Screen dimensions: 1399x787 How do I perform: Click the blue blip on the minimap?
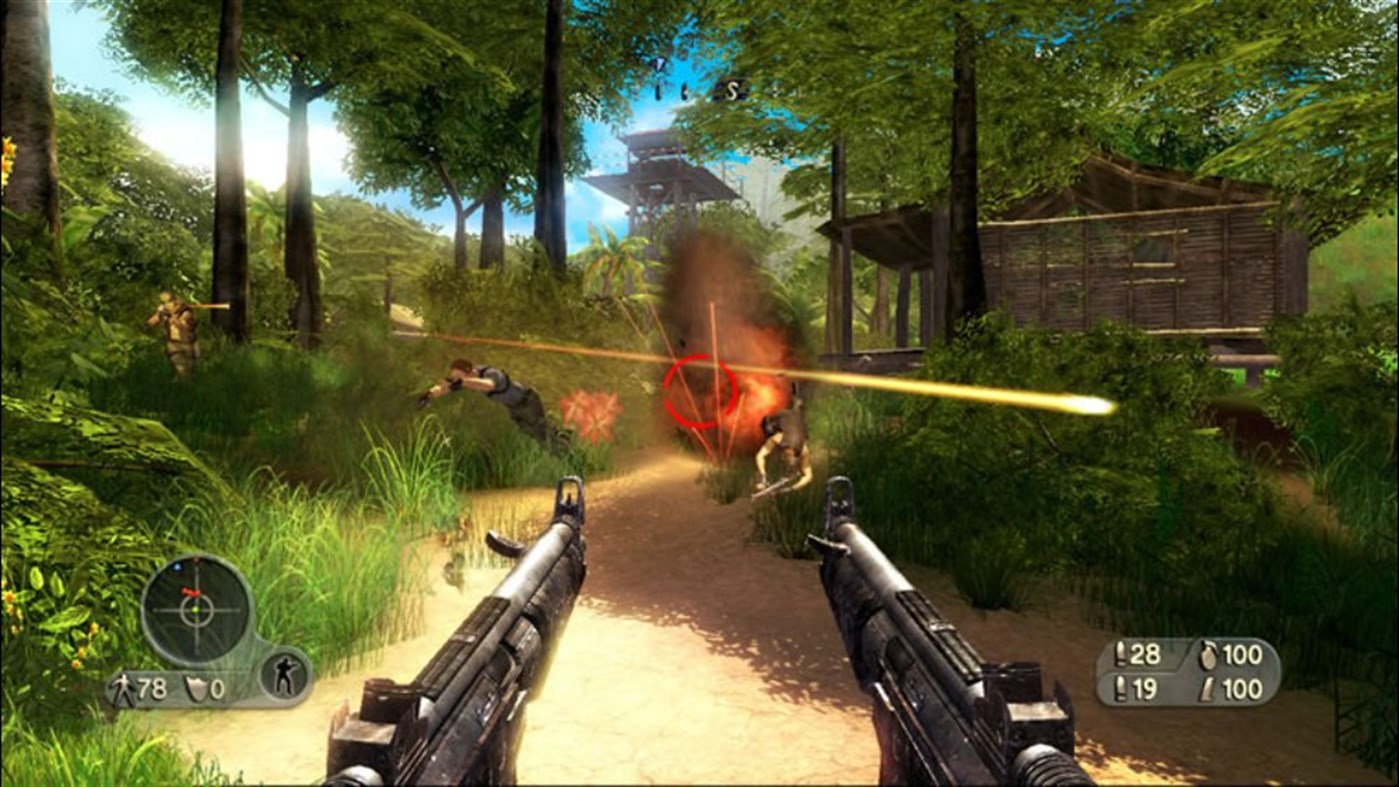click(x=177, y=566)
